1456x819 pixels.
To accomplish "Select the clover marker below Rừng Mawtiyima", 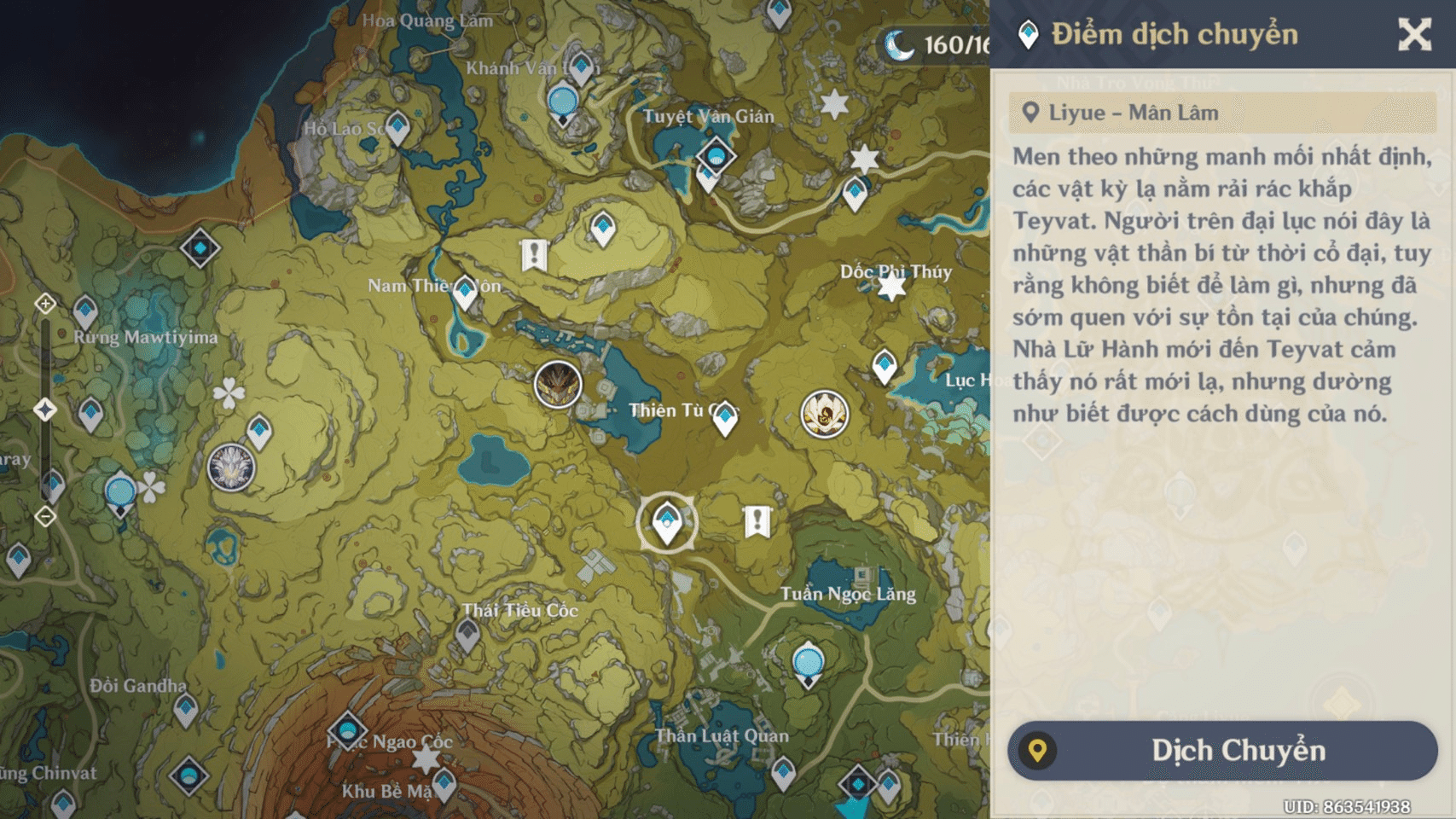I will point(229,393).
